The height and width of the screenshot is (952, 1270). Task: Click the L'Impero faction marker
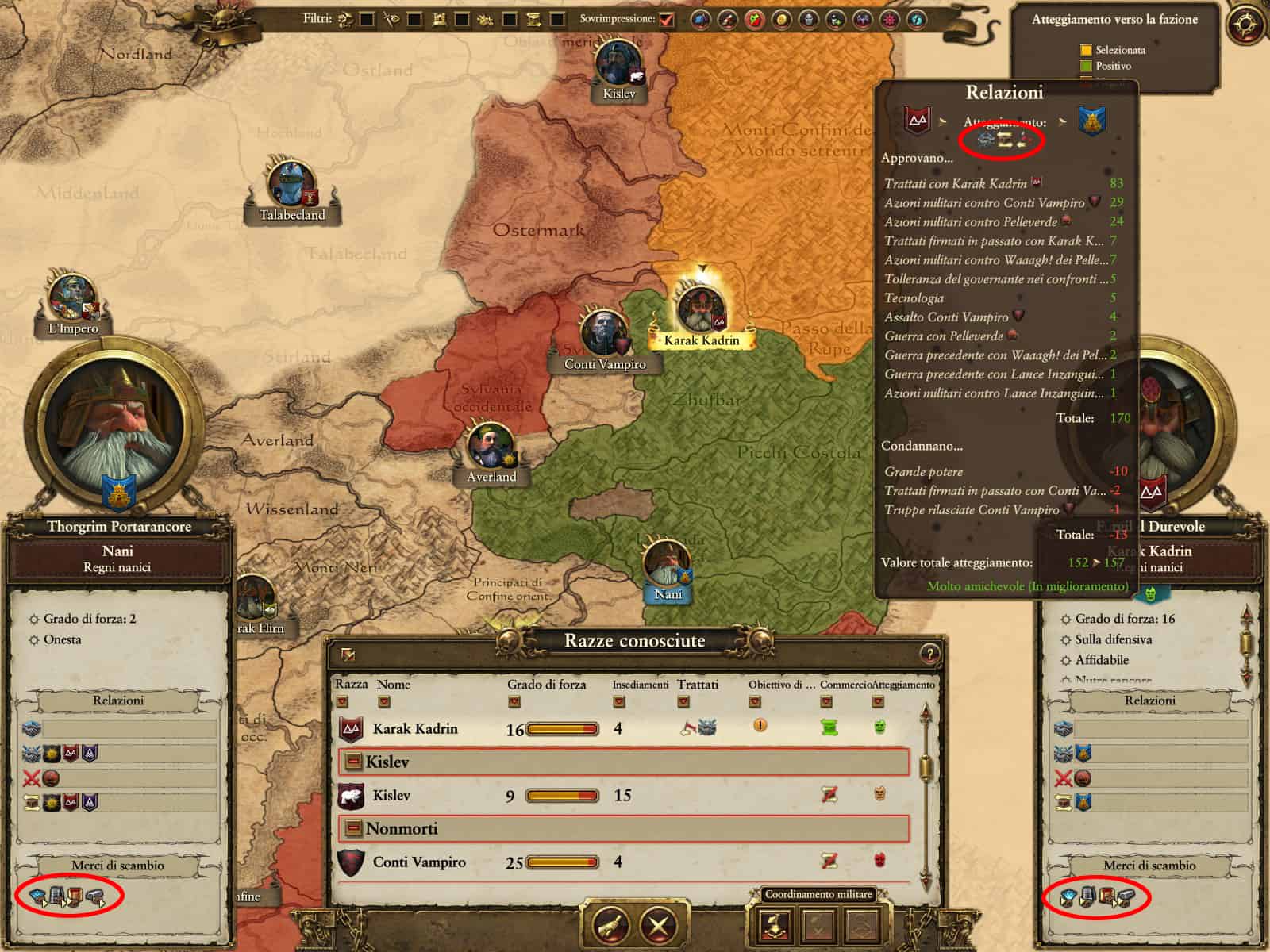73,300
